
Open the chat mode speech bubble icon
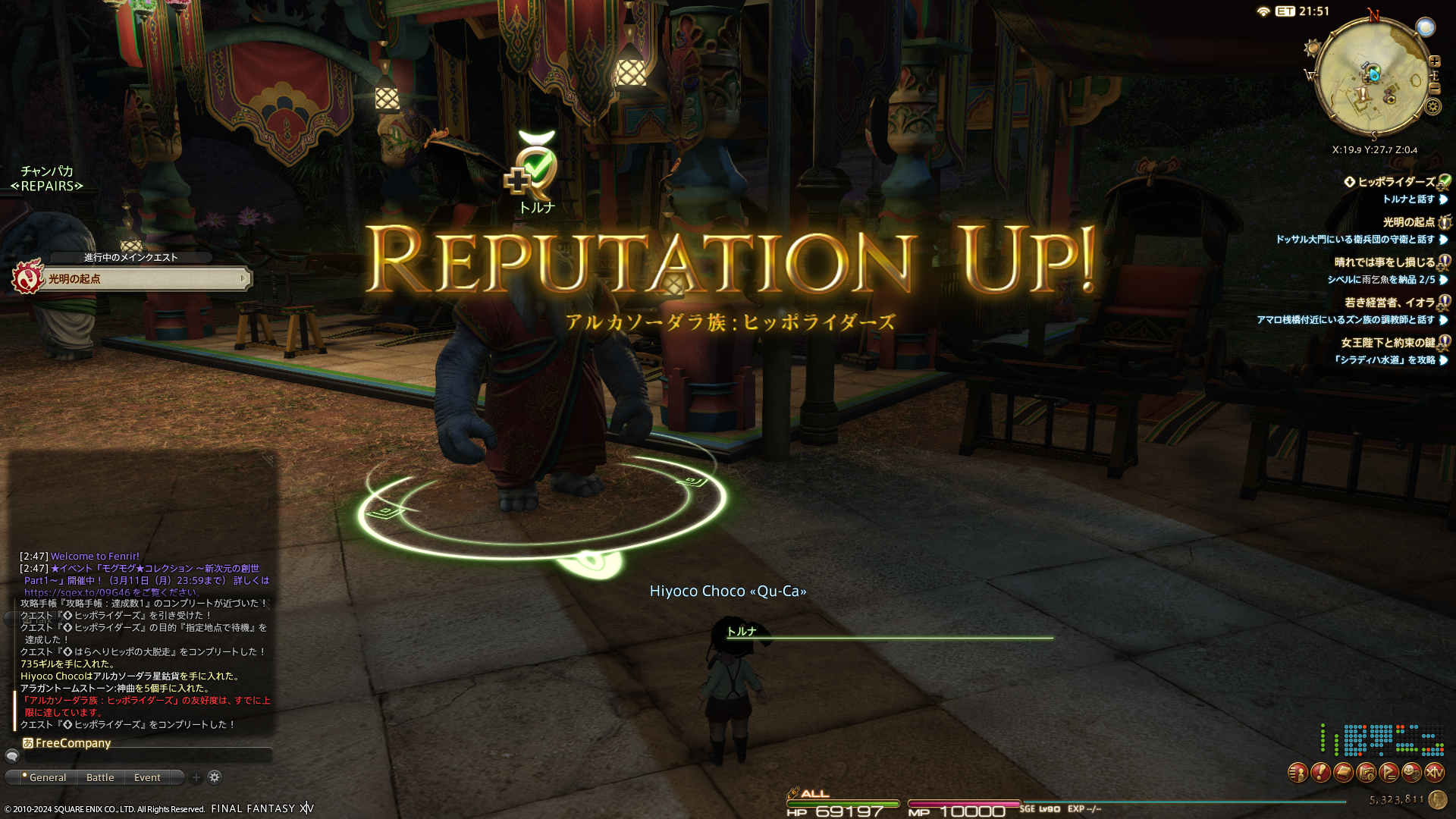pos(12,756)
